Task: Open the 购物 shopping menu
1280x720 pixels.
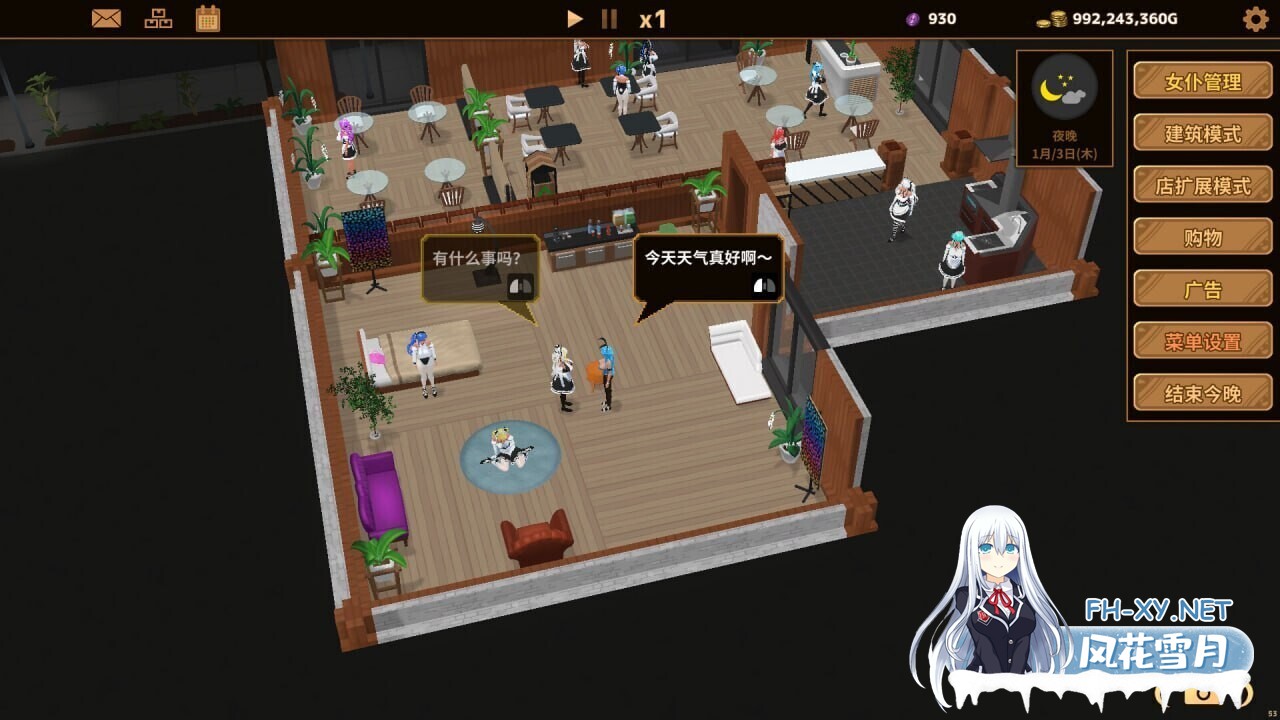Action: coord(1202,237)
